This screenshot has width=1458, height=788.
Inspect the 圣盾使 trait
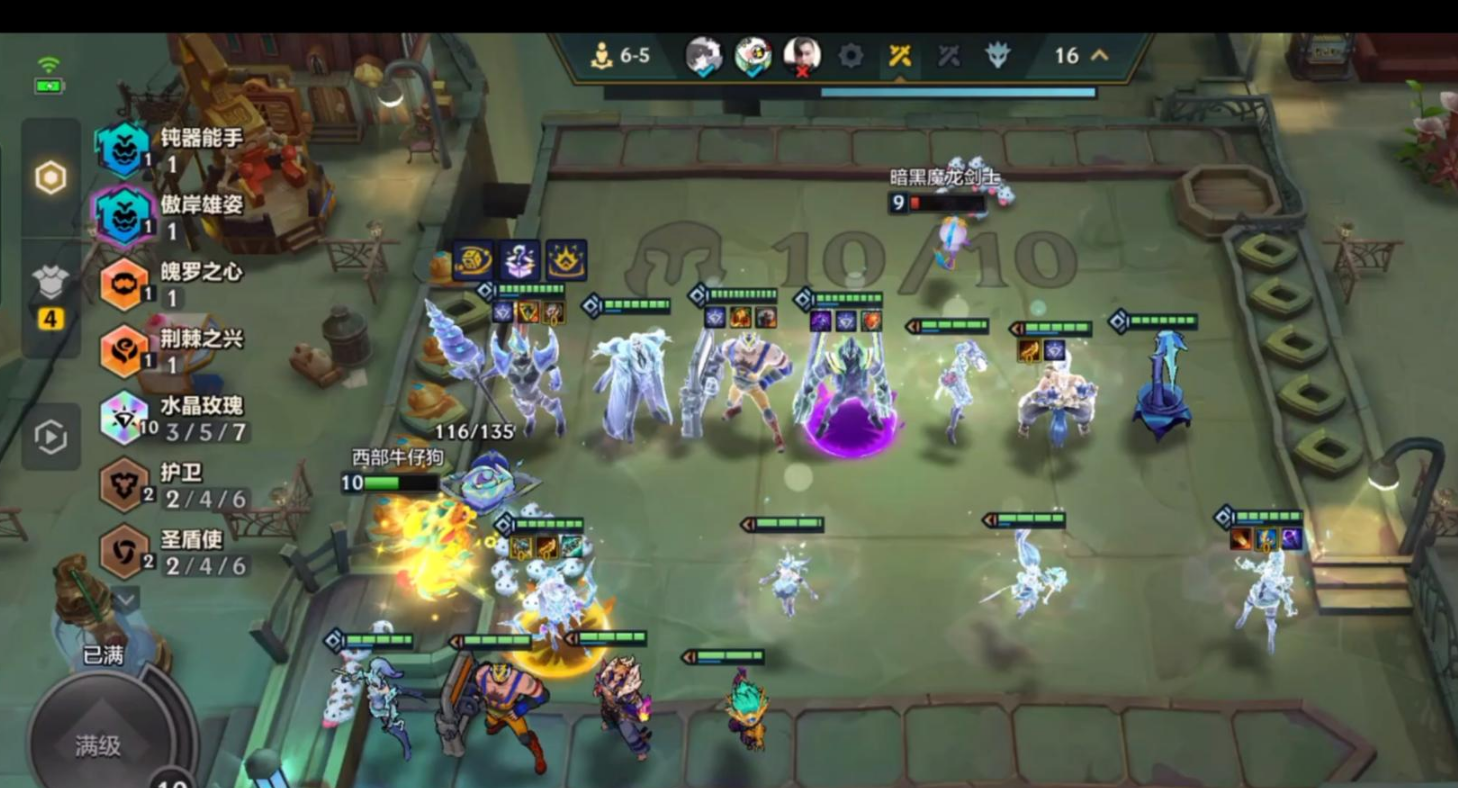(x=124, y=551)
